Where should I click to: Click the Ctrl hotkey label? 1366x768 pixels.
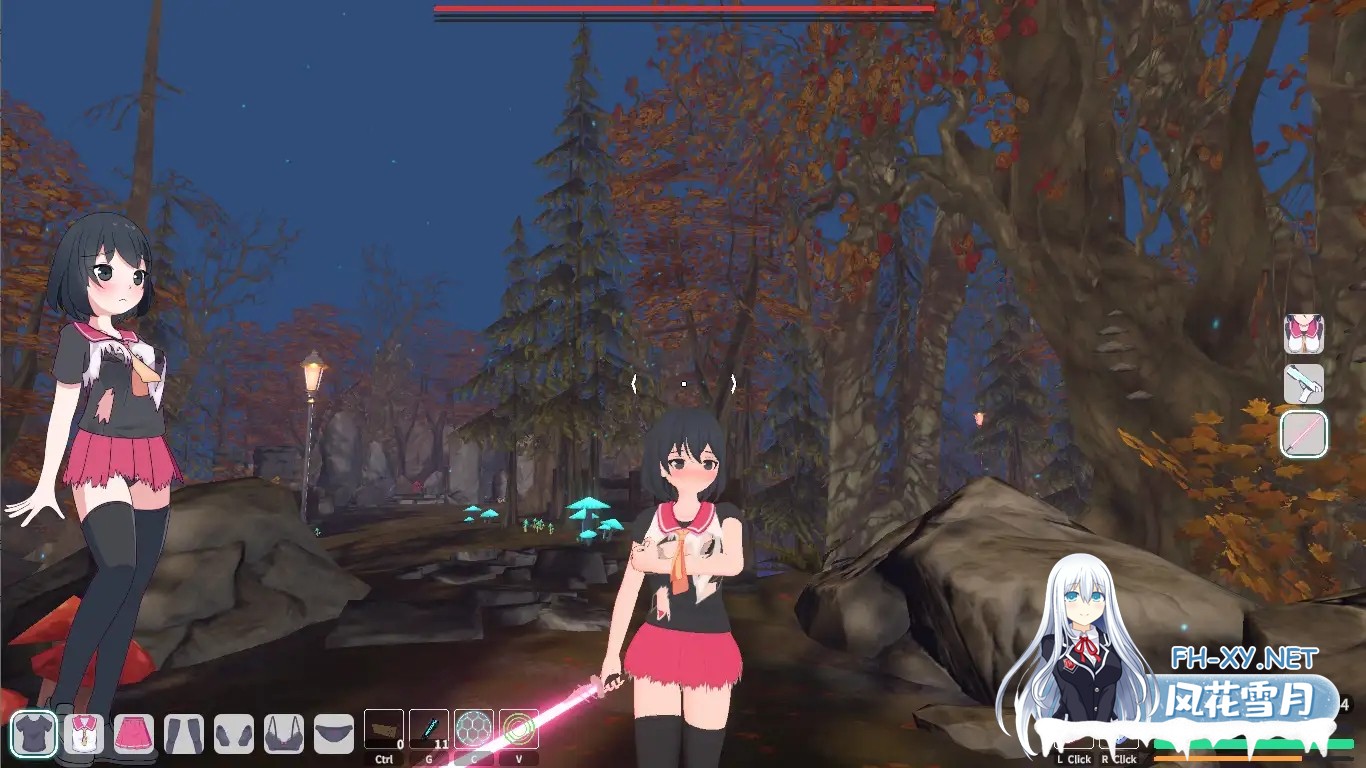tap(385, 758)
